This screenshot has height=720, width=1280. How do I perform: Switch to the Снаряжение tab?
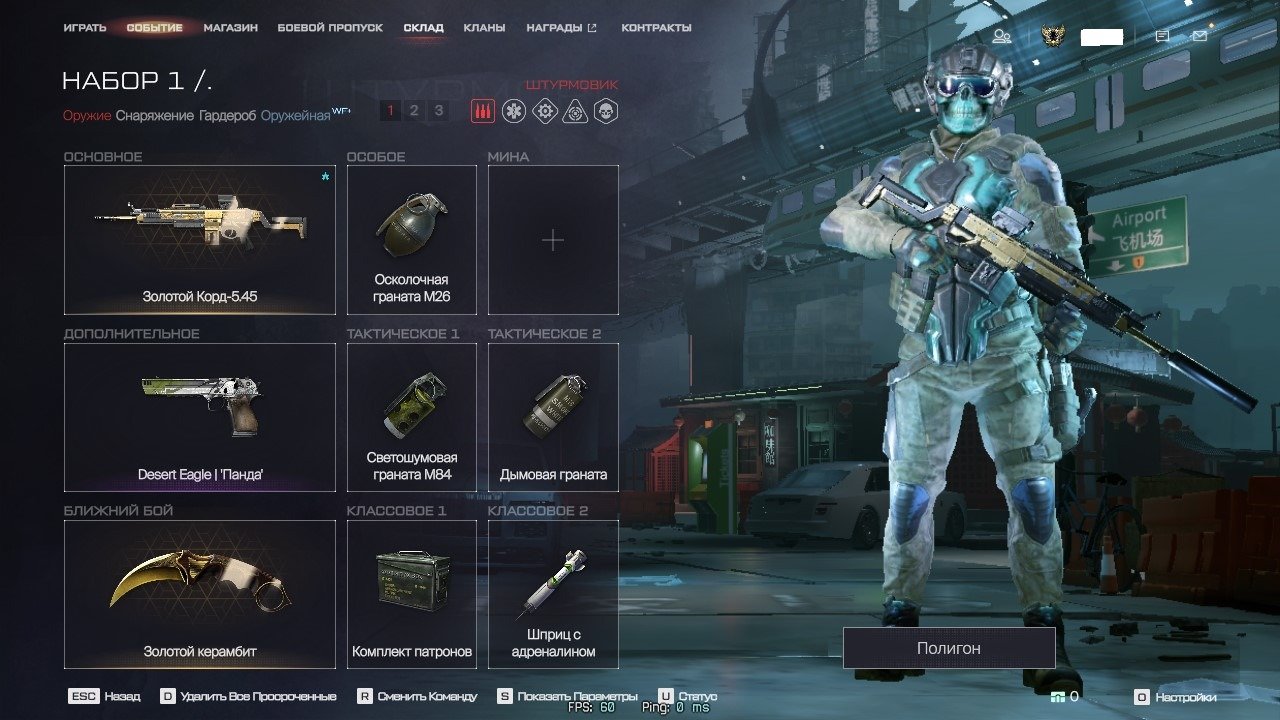click(155, 116)
